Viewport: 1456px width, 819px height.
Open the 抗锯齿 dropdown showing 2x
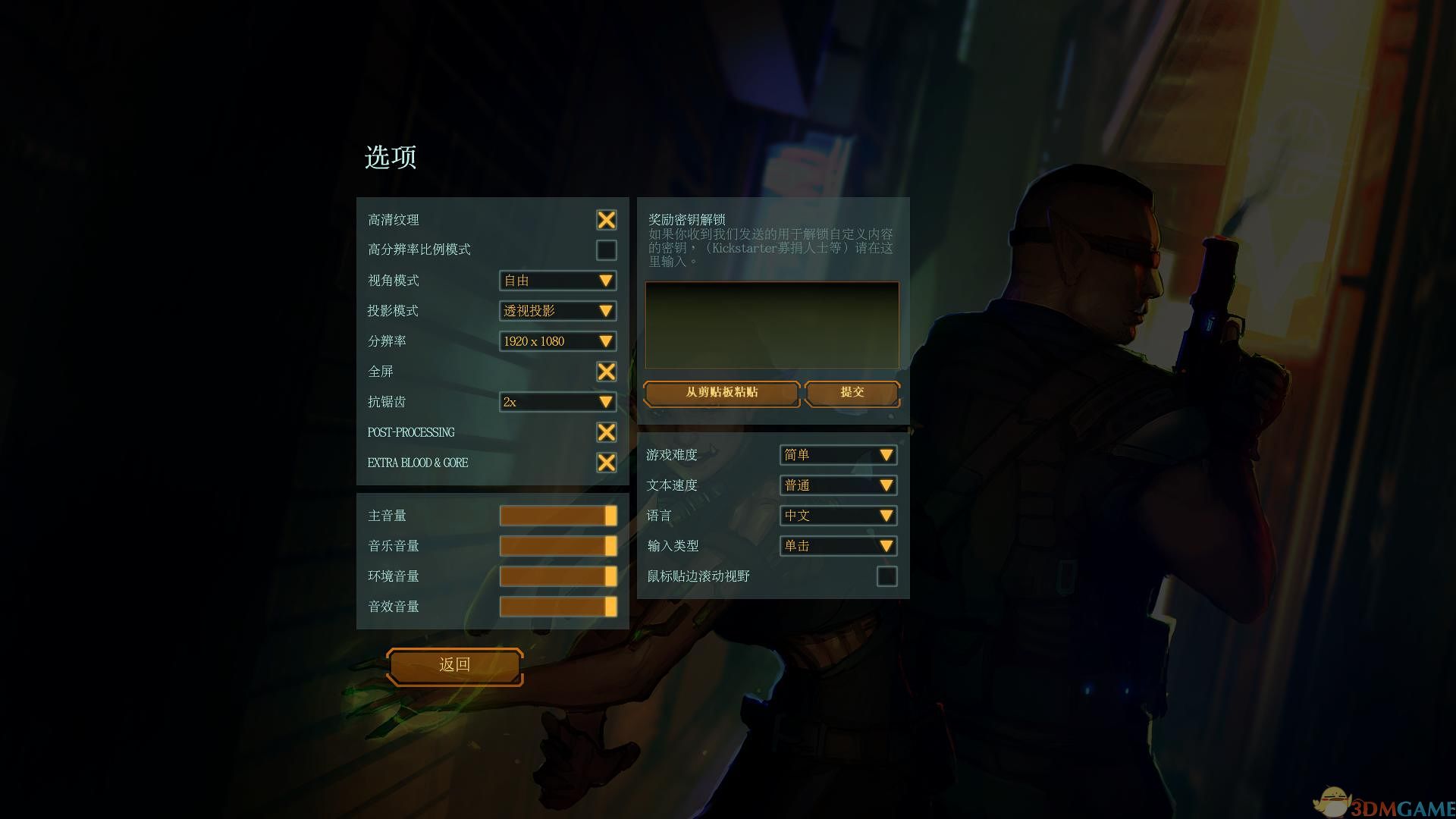(x=557, y=402)
